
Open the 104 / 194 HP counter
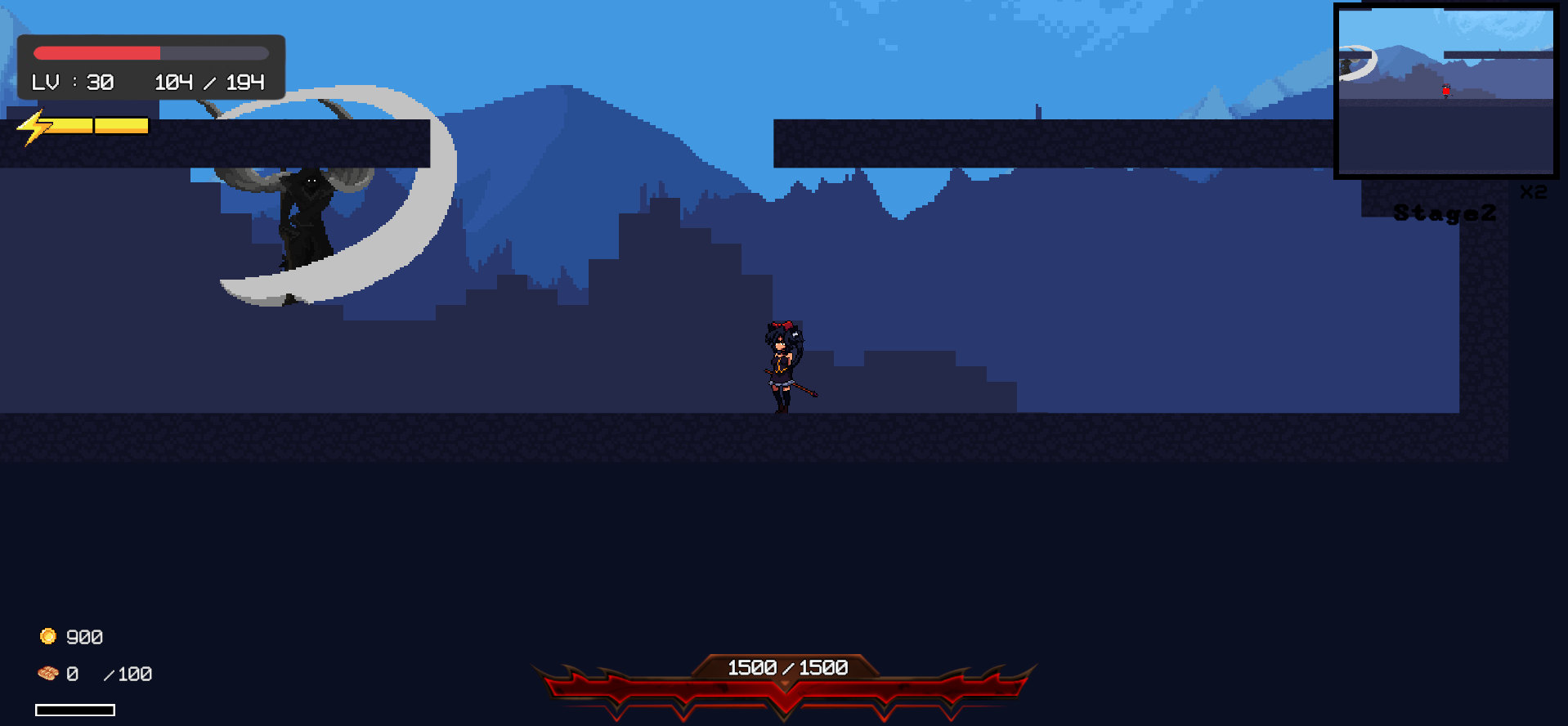[208, 81]
